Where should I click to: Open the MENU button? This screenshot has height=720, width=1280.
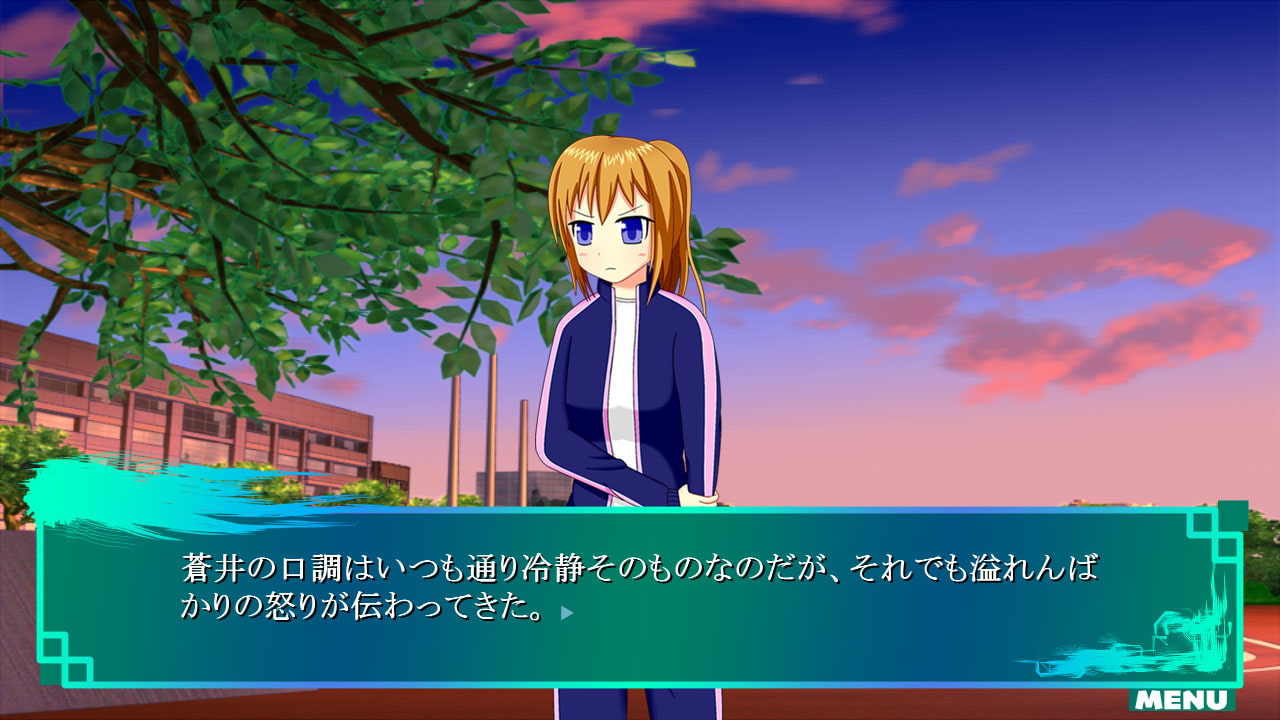[1182, 699]
